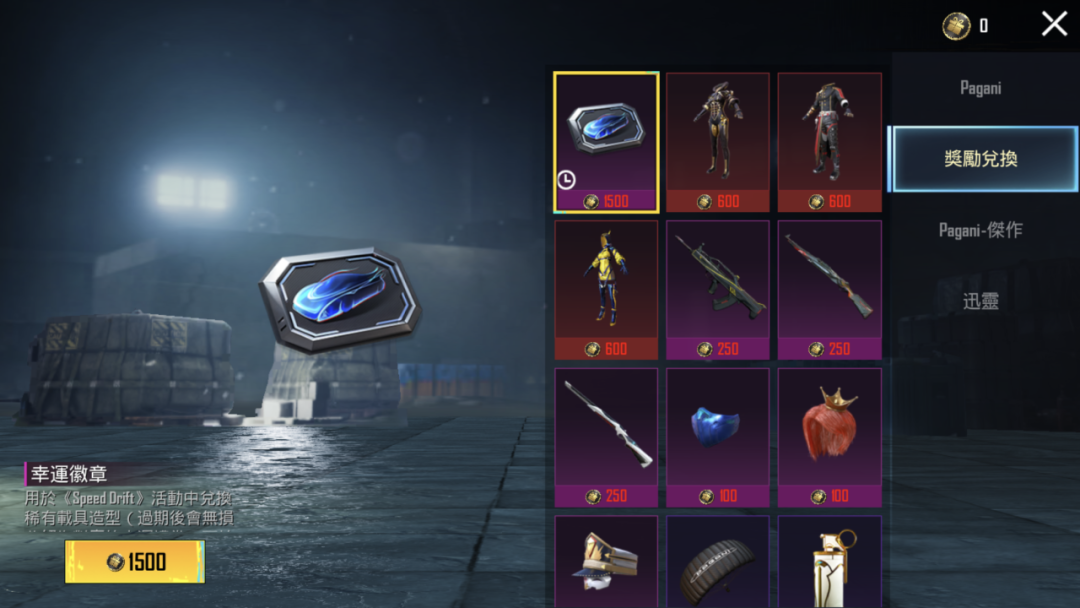1080x608 pixels.
Task: Pick the white grenade skin tile
Action: [829, 562]
